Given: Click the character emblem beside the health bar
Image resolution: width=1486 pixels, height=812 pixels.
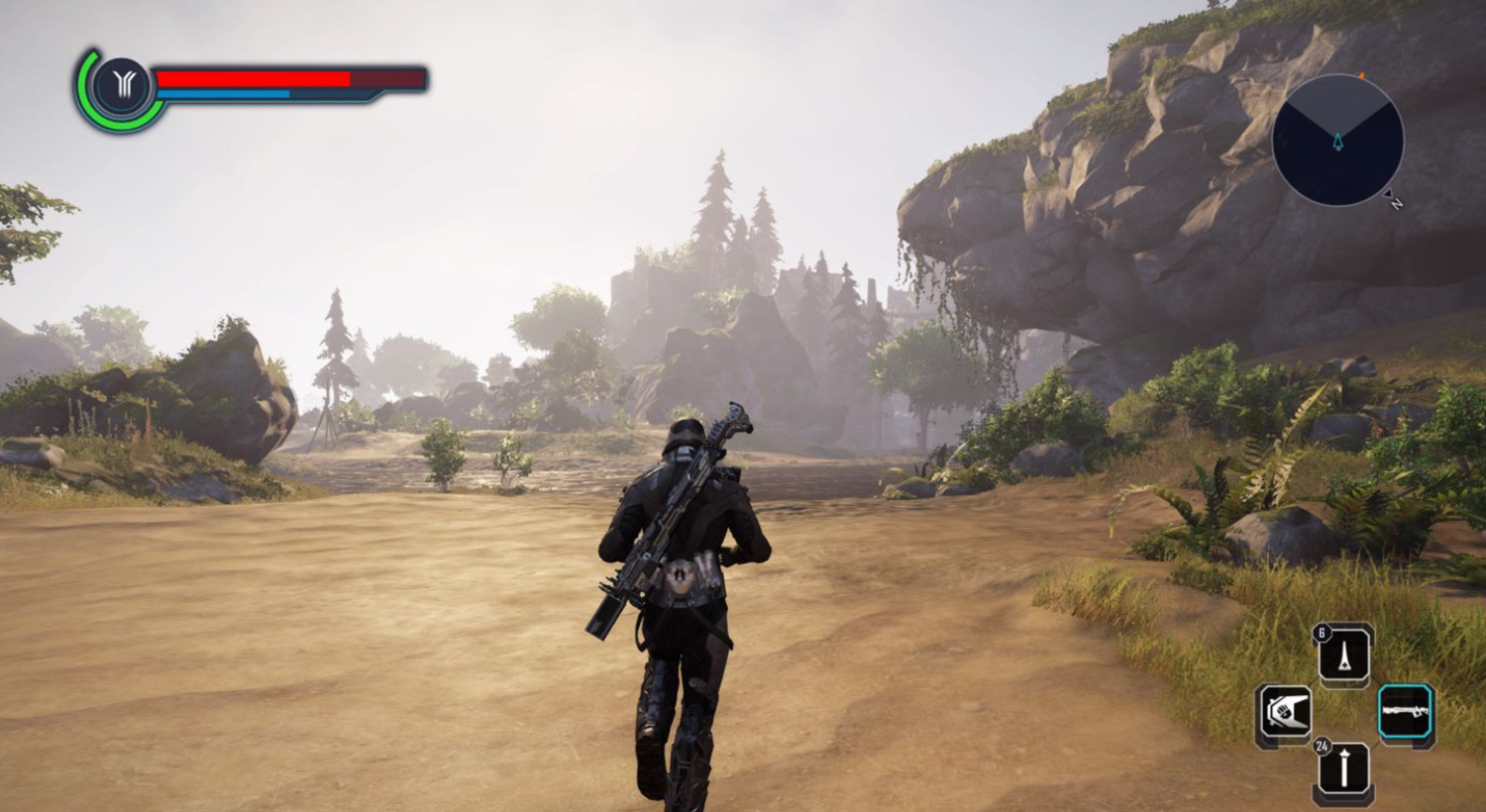Looking at the screenshot, I should tap(123, 88).
